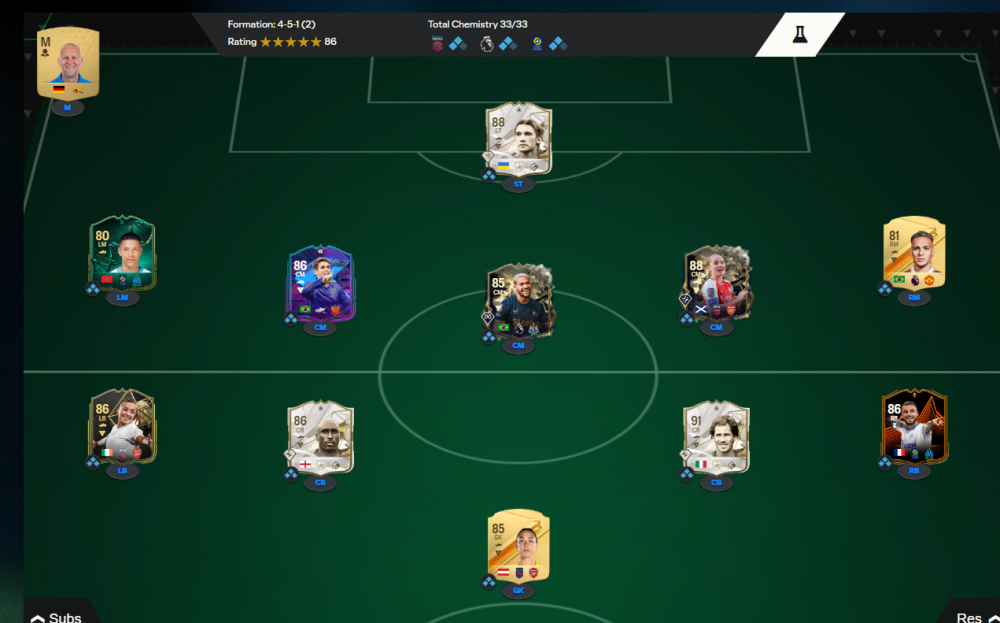Select the 81-rated right midfielder card
Screen dimensions: 1000x623
tap(914, 253)
